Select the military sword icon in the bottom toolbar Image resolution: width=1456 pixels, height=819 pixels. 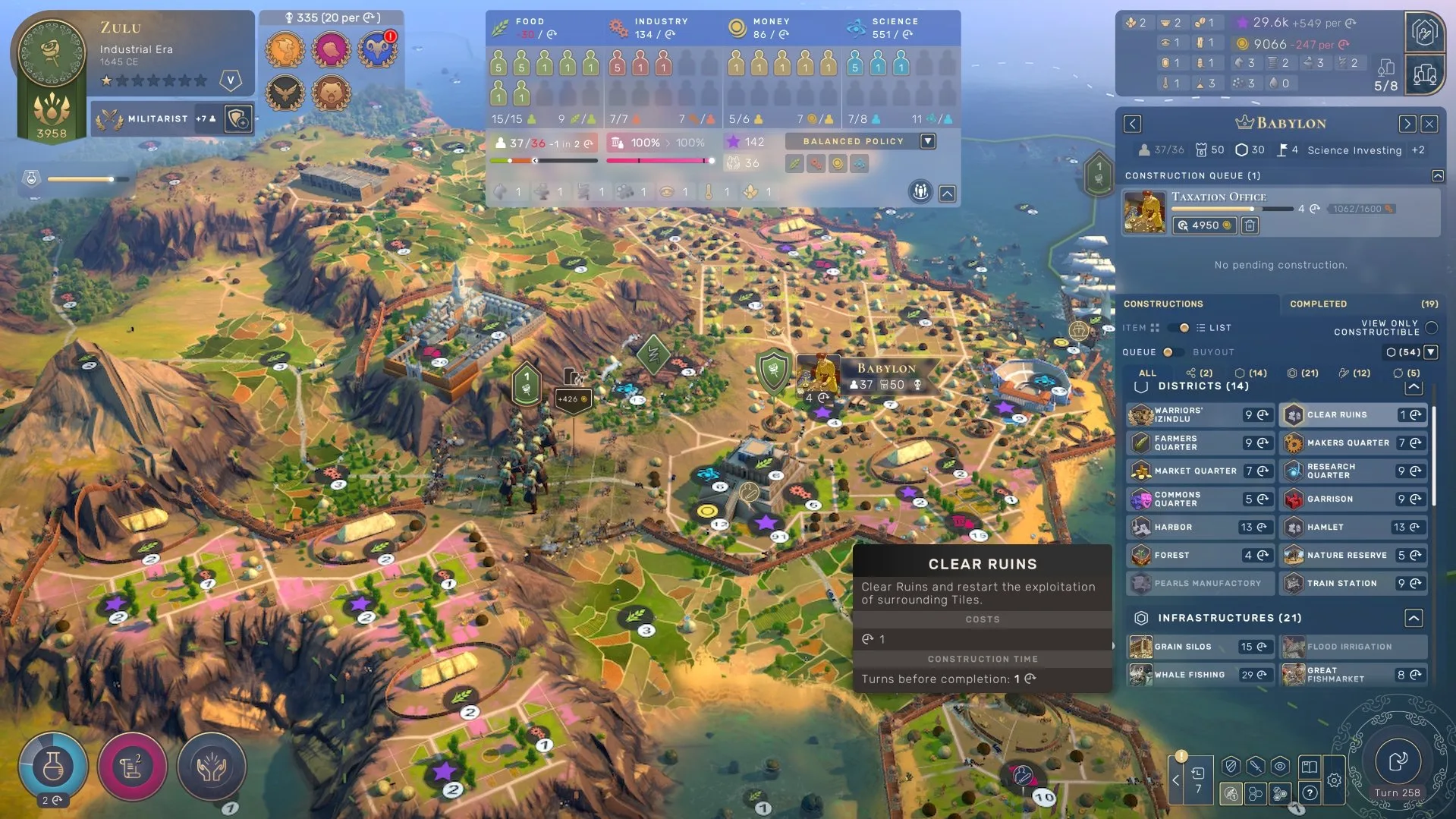(1255, 767)
